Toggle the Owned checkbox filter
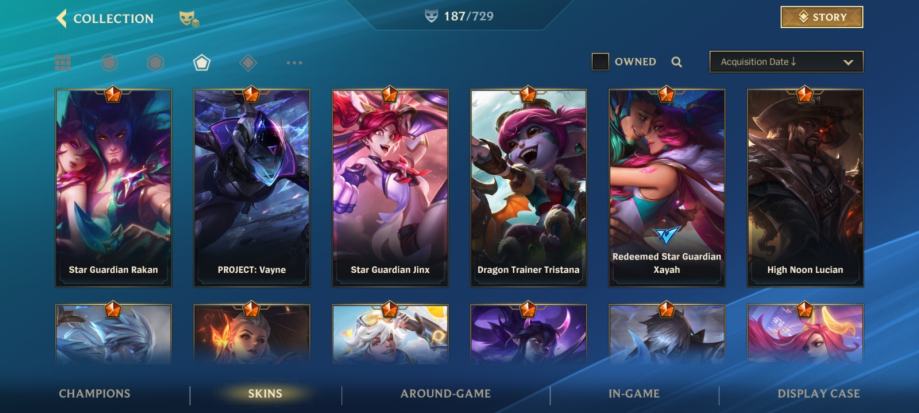The width and height of the screenshot is (919, 413). (x=600, y=62)
